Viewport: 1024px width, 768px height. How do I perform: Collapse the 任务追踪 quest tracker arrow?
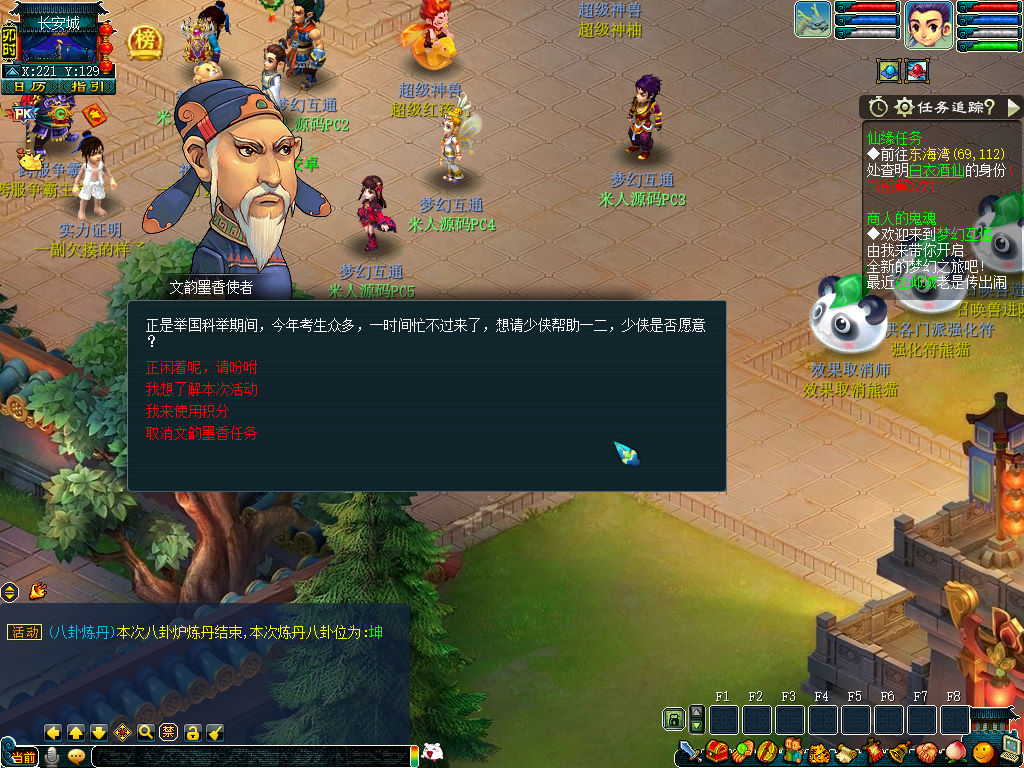(x=1013, y=107)
